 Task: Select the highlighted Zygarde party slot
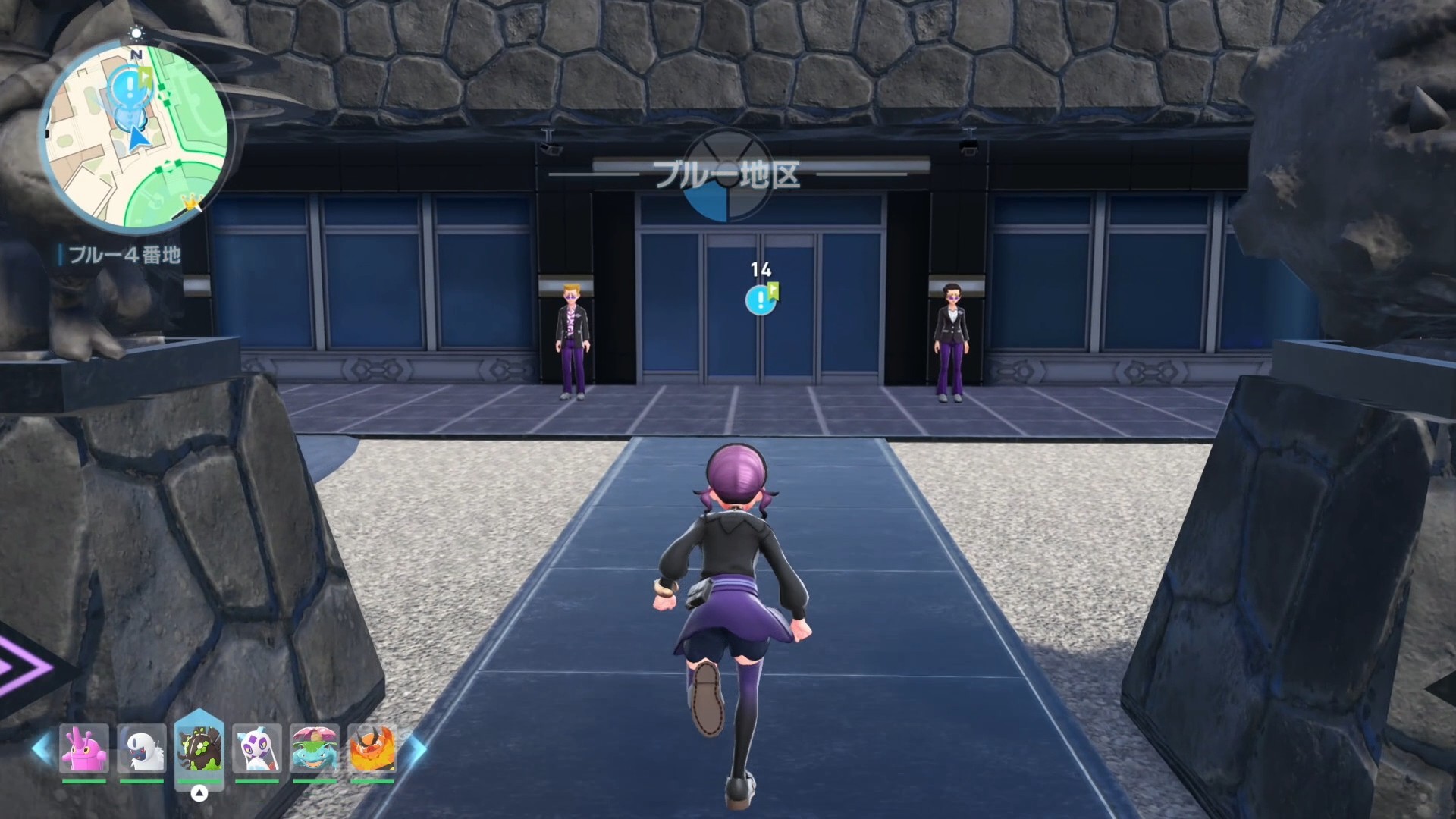(199, 748)
